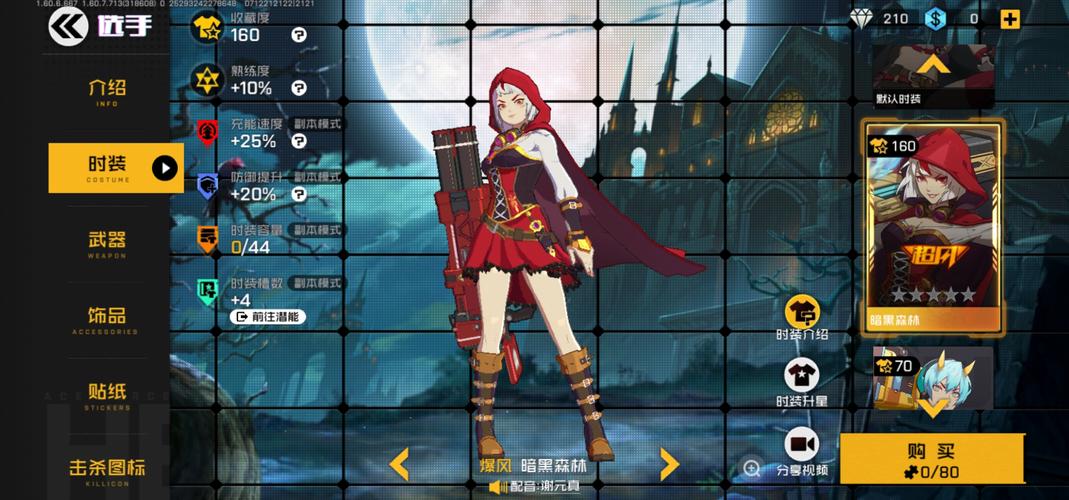Switch to the 贴纸 STICKERS tab
Viewport: 1069px width, 500px height.
(107, 394)
